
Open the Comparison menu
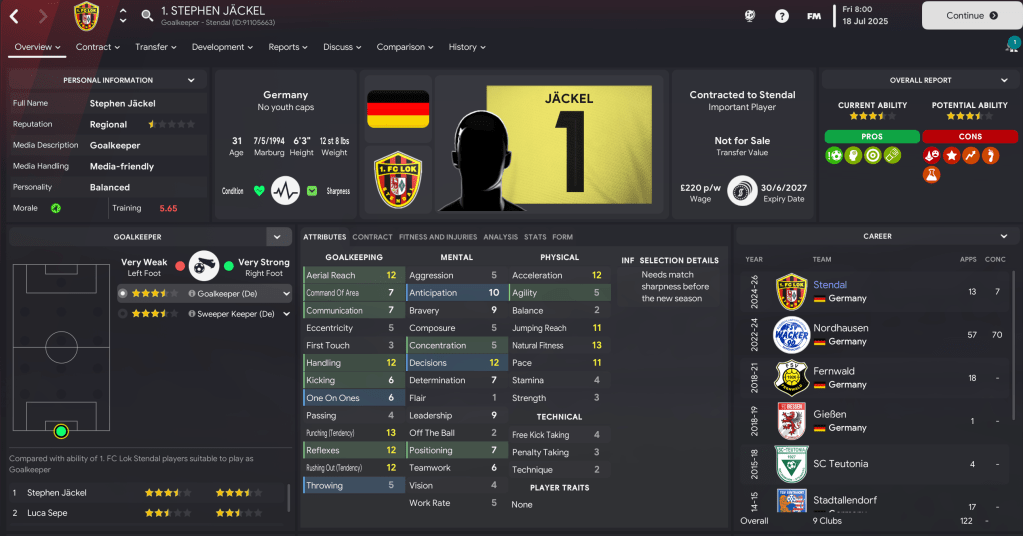click(405, 47)
